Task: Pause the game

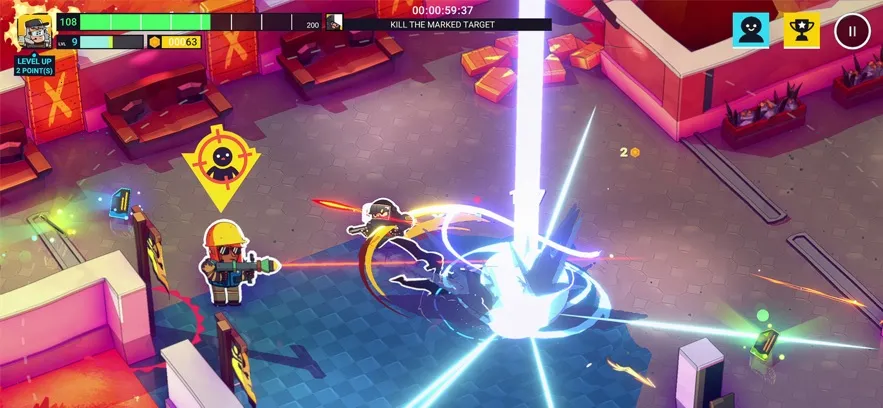Action: point(852,30)
